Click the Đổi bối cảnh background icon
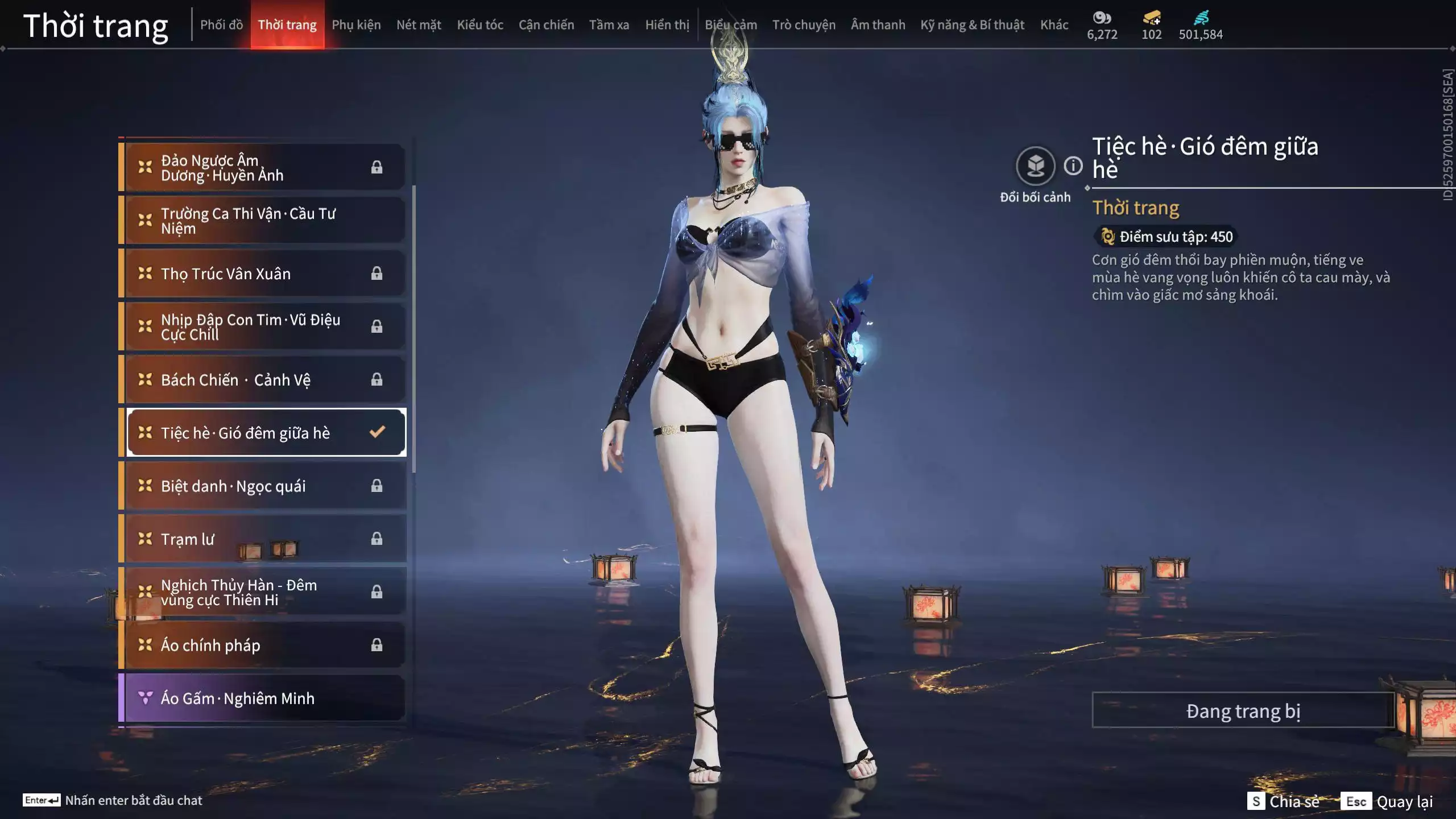 [1035, 166]
